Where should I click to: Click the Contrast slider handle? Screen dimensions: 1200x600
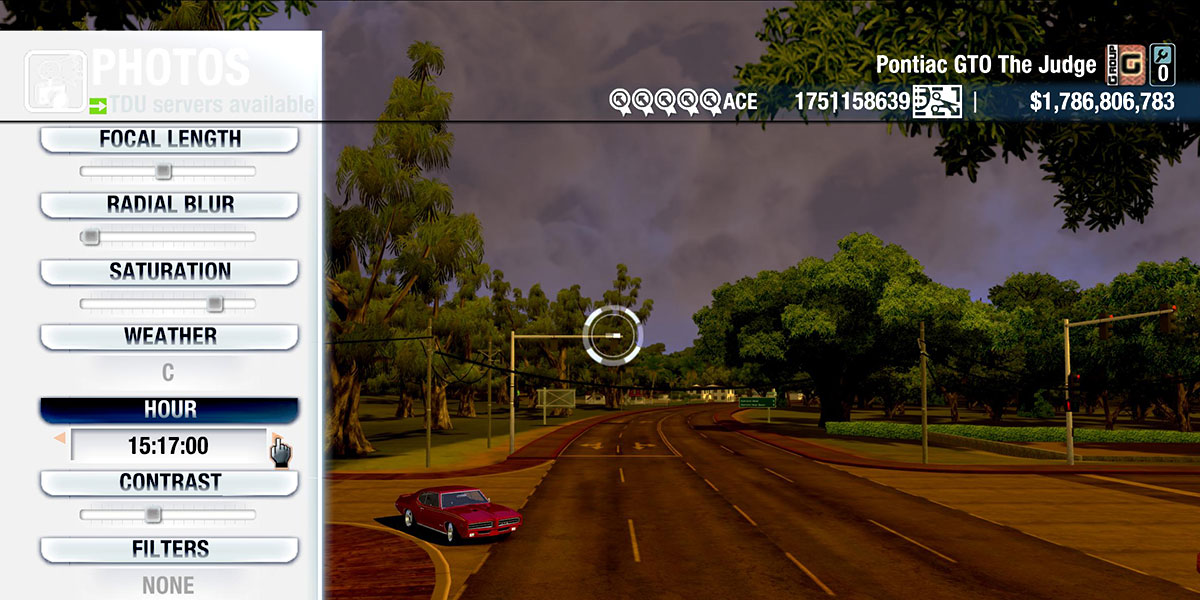152,514
